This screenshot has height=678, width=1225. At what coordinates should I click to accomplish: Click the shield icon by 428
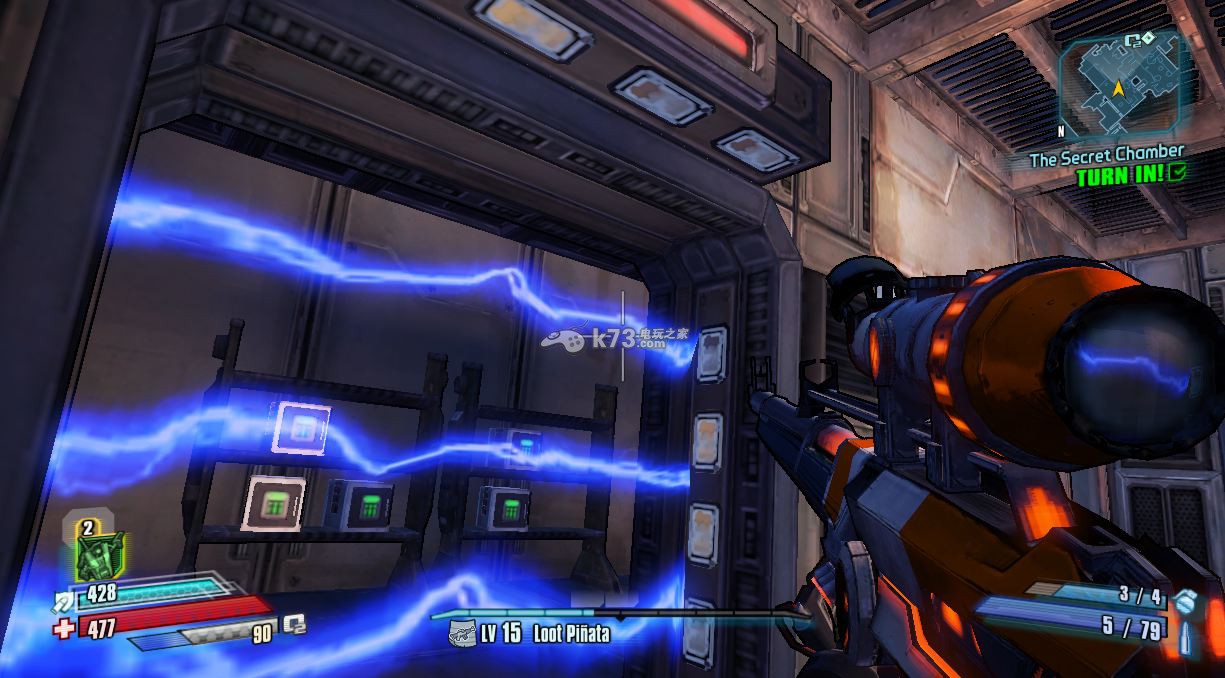65,598
